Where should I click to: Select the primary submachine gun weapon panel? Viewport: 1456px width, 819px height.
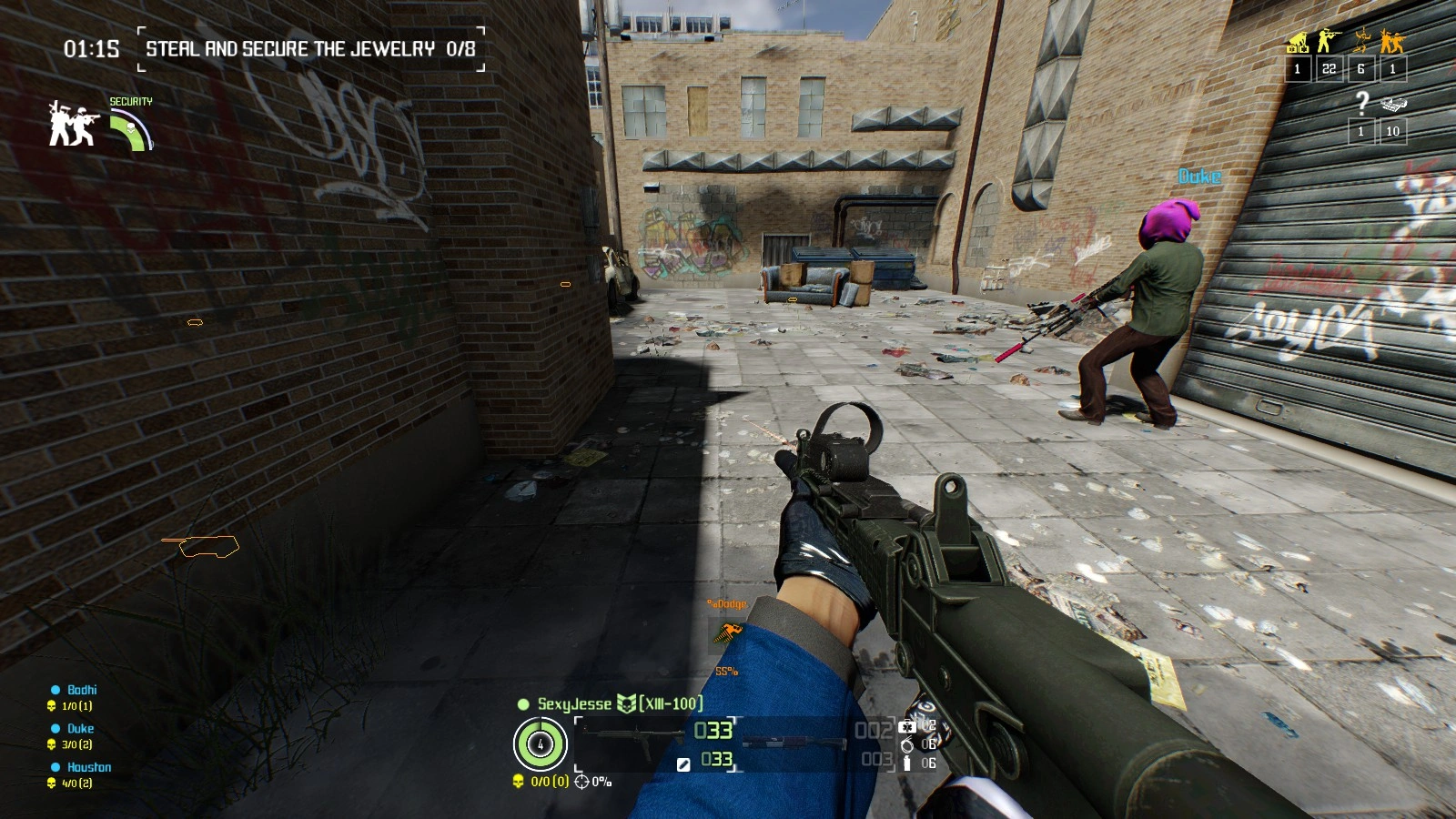click(x=655, y=731)
